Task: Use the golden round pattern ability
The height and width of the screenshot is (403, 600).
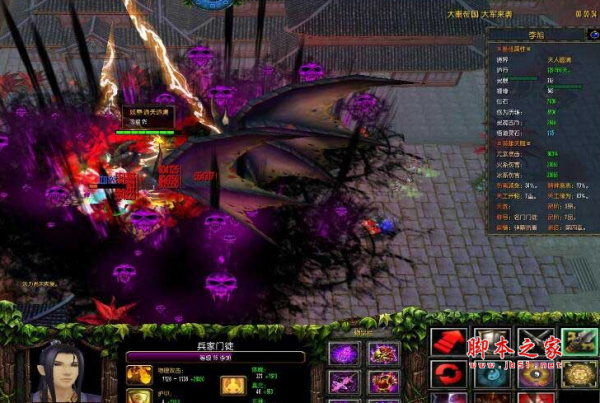Action: [579, 374]
